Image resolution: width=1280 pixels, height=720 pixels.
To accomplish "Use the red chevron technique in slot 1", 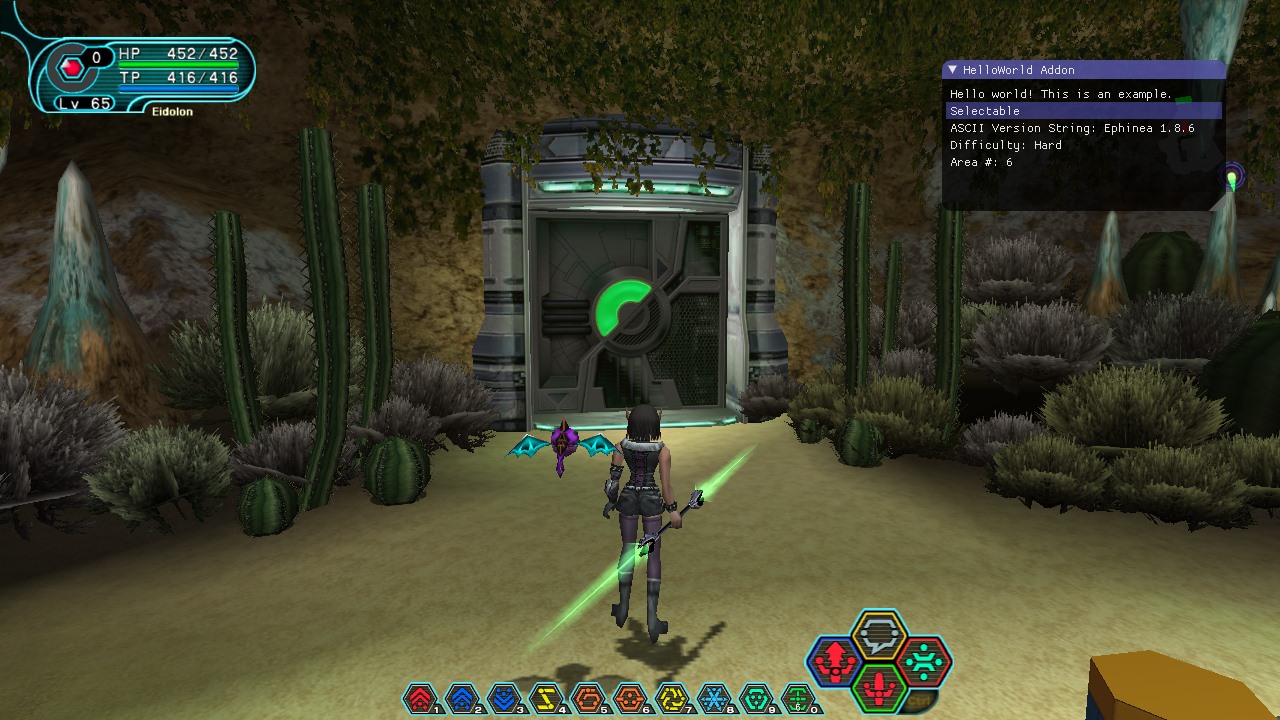I will pos(421,698).
